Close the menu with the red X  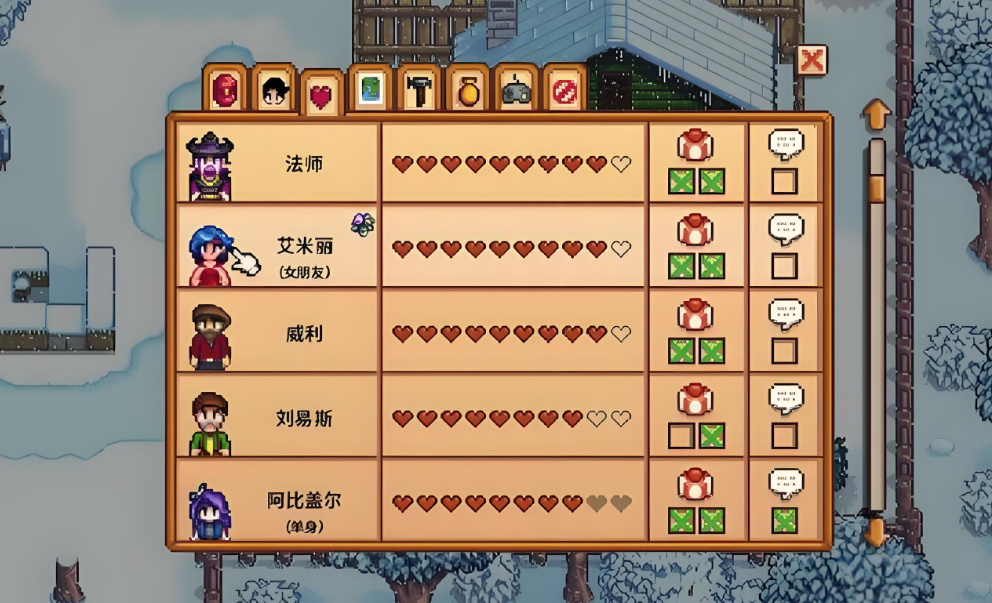812,61
